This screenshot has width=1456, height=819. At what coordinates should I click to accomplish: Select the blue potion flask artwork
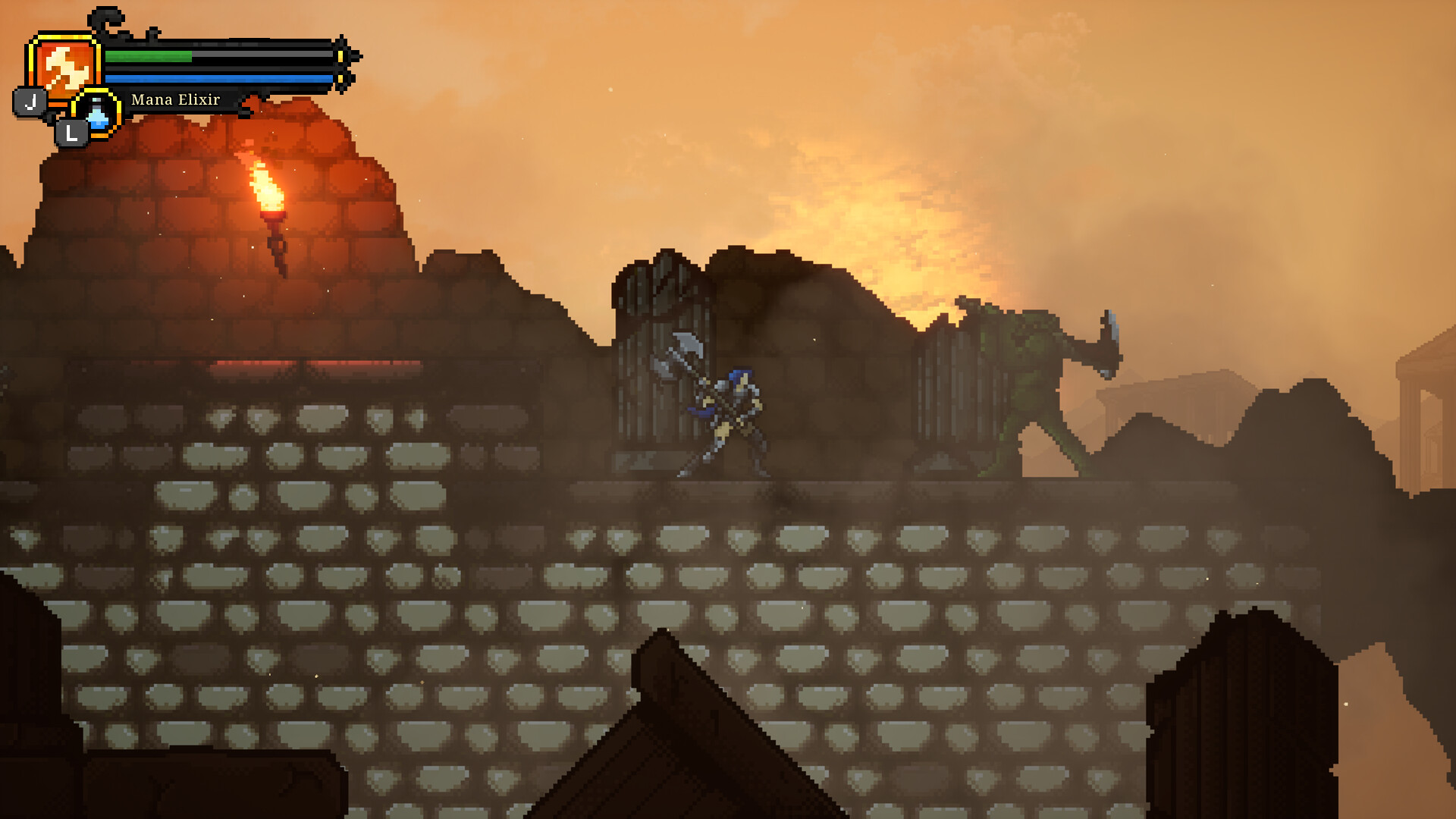tap(97, 115)
